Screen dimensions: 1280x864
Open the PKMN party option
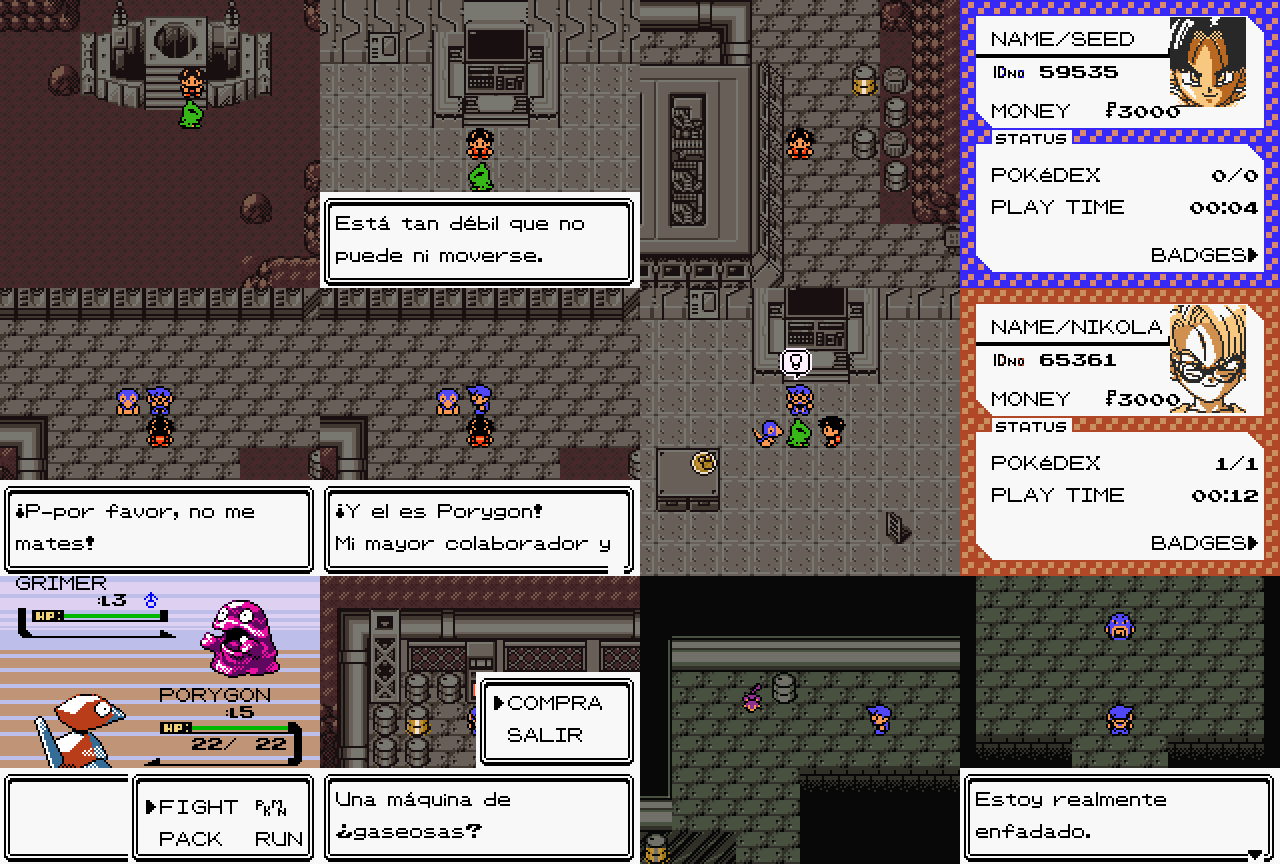pos(270,807)
